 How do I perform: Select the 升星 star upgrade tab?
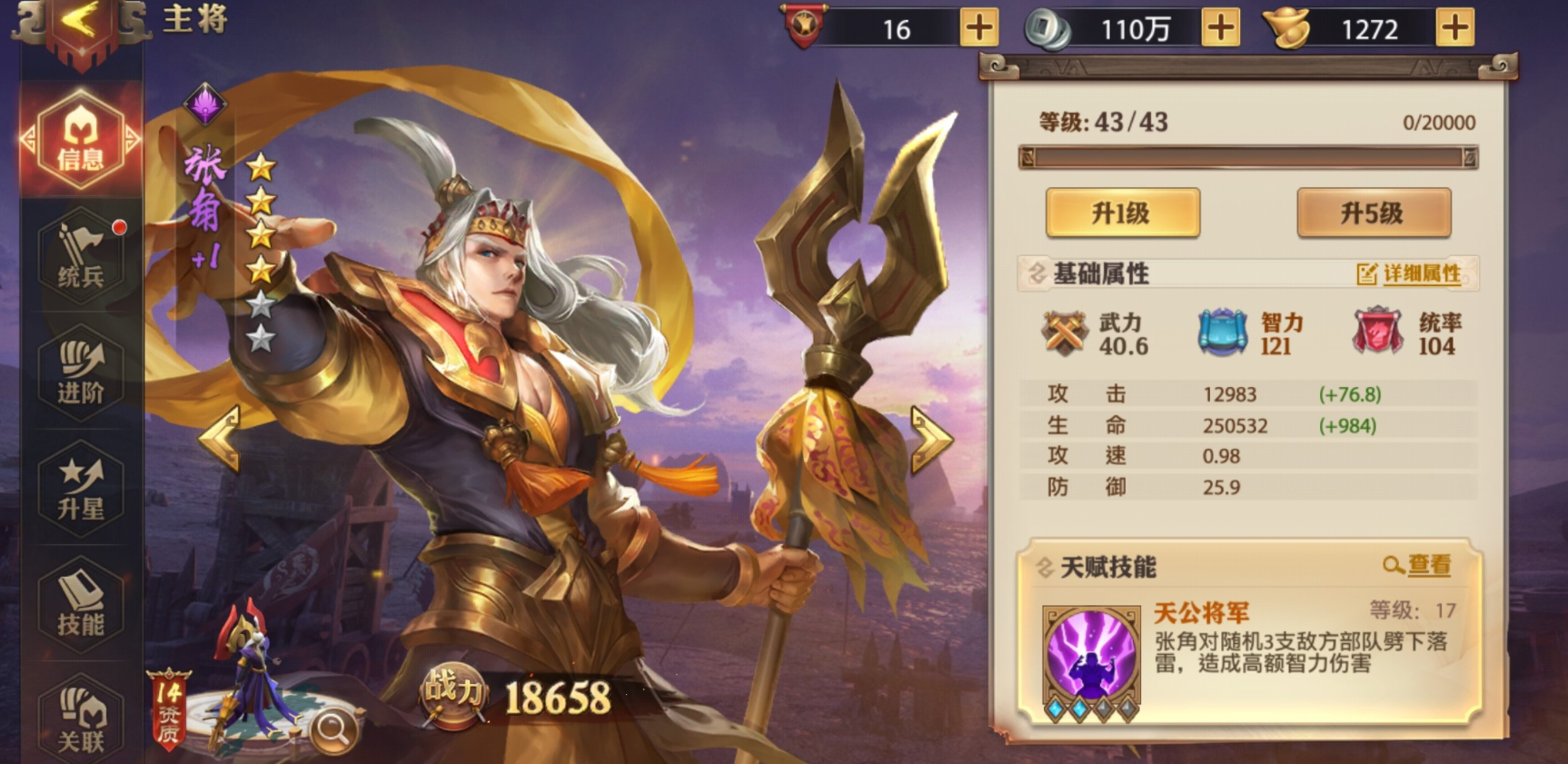coord(80,489)
